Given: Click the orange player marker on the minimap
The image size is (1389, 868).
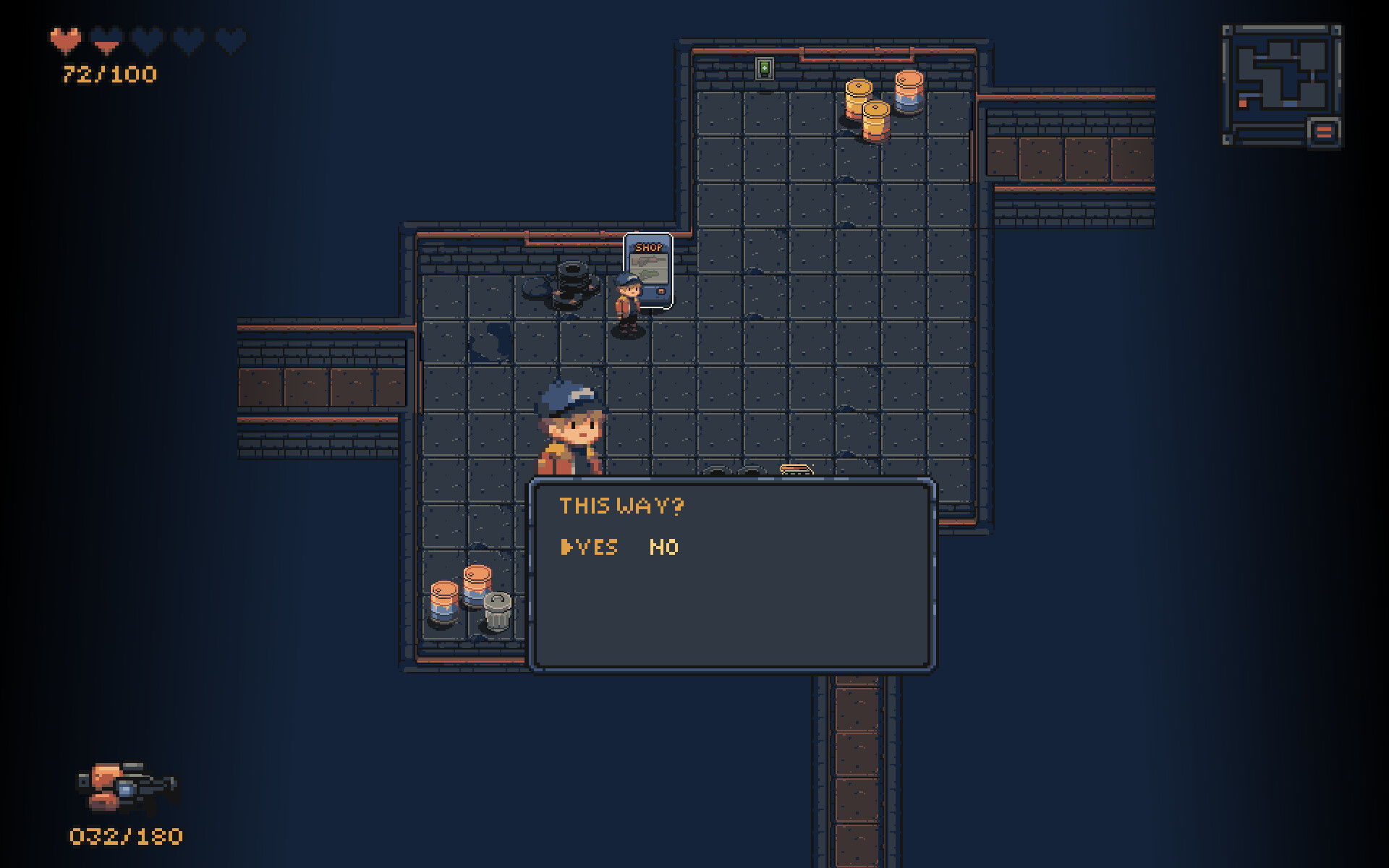Looking at the screenshot, I should (1243, 103).
